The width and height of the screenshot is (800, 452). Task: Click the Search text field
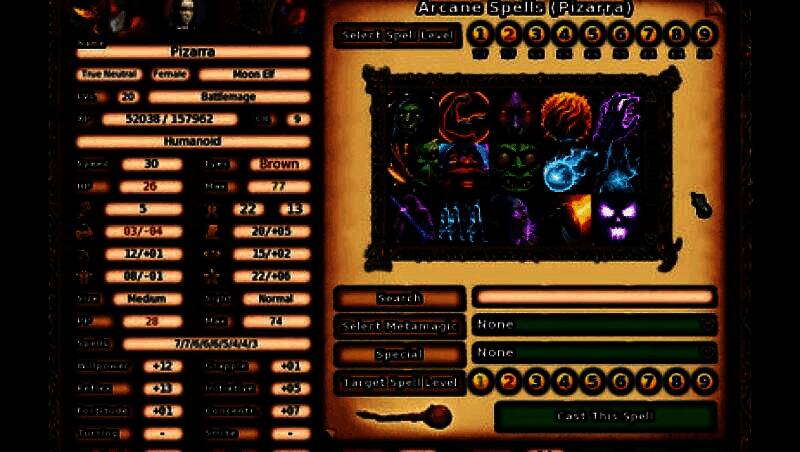click(594, 297)
